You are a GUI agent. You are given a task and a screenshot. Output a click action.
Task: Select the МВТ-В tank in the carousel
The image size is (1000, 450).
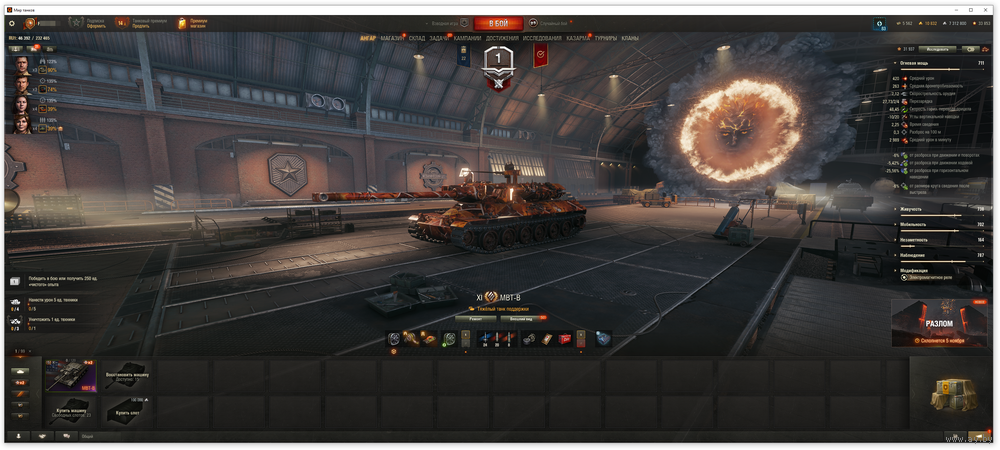click(x=71, y=375)
